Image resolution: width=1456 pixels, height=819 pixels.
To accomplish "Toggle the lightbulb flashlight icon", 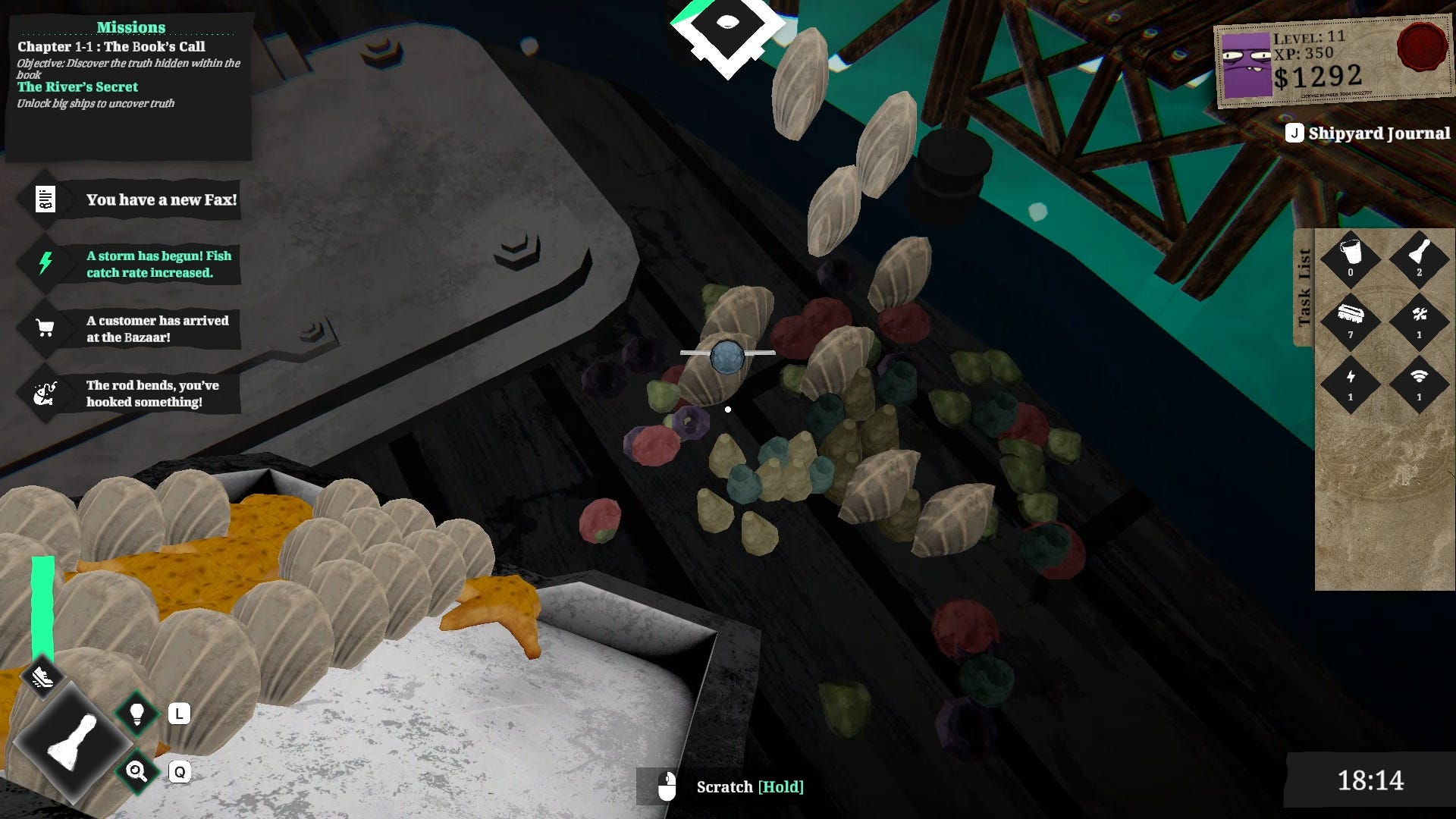I will pyautogui.click(x=137, y=714).
